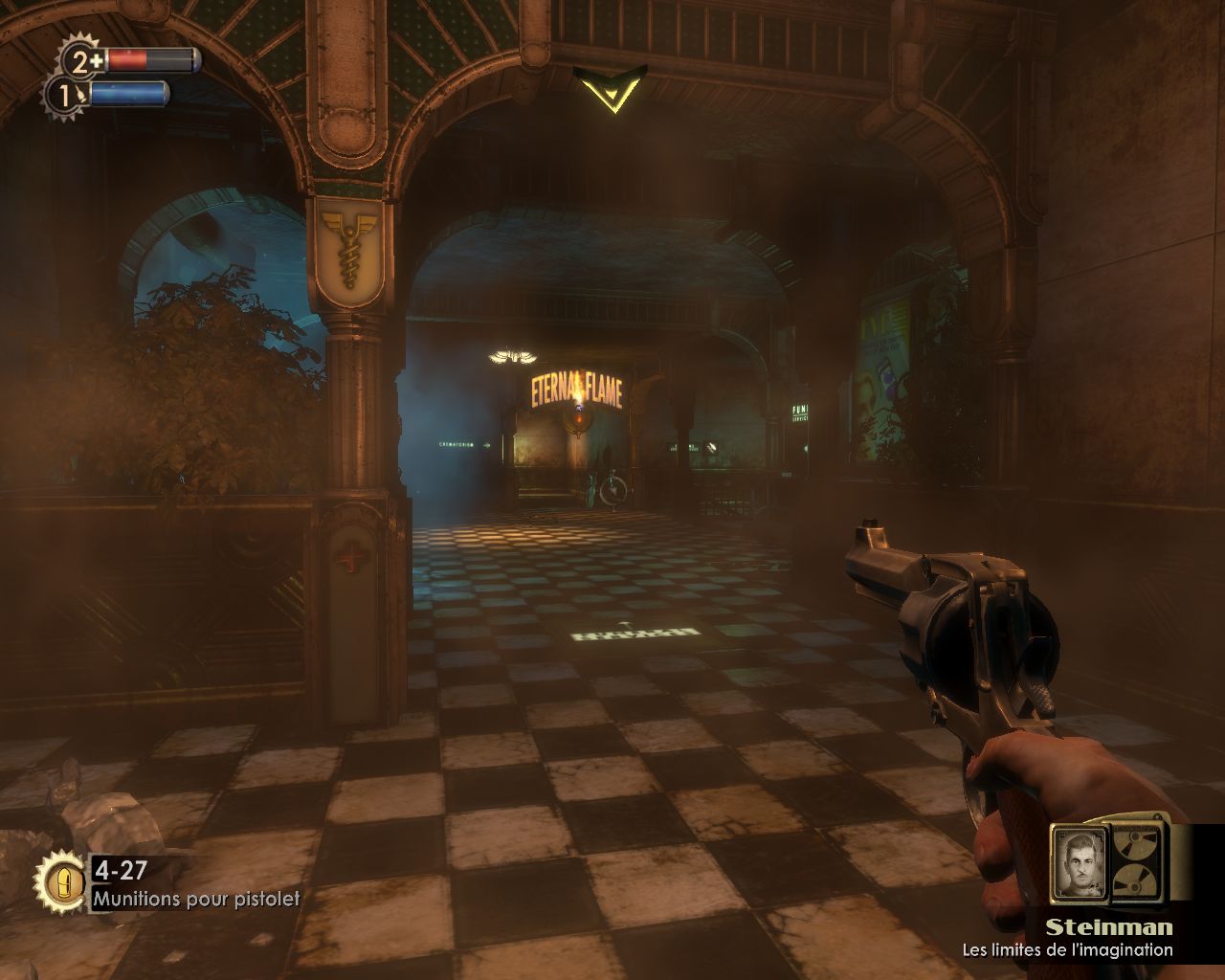Open the Steinman audio diary portrait
Image resolution: width=1225 pixels, height=980 pixels.
pyautogui.click(x=1080, y=862)
